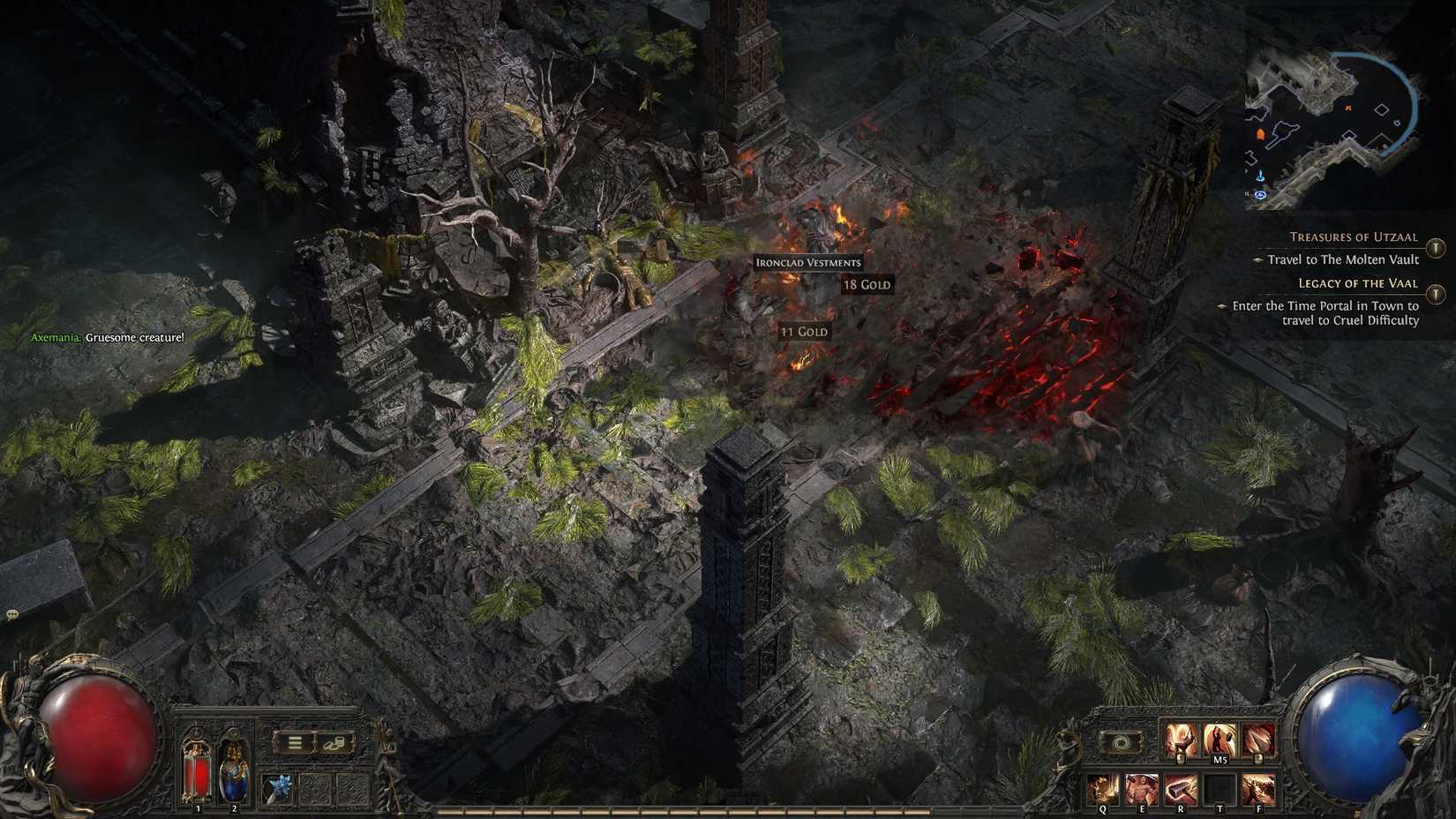Image resolution: width=1456 pixels, height=819 pixels.
Task: Toggle tracking for Treasures of Utzaal quest
Action: 1437,247
